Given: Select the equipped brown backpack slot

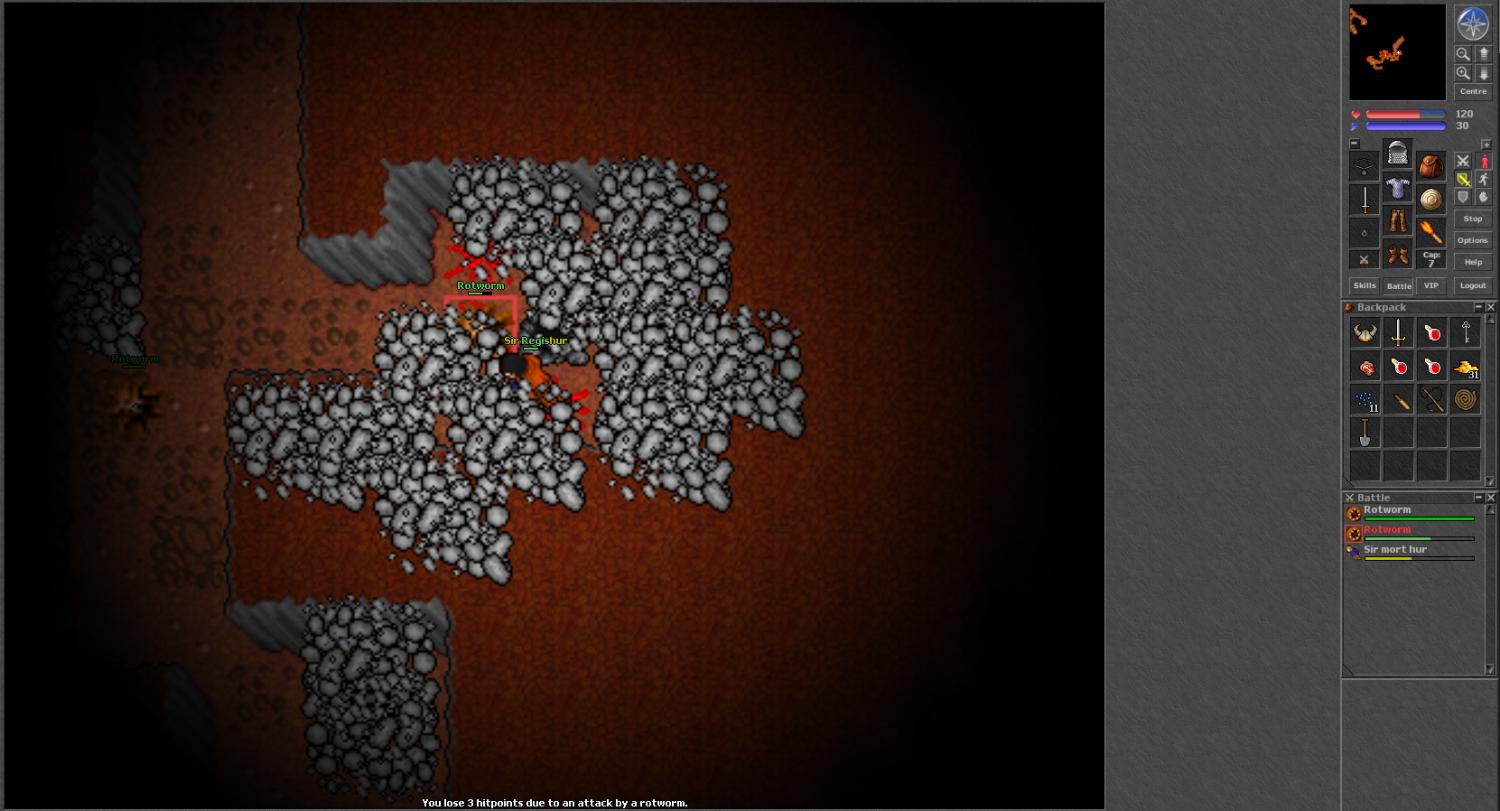Looking at the screenshot, I should coord(1431,166).
